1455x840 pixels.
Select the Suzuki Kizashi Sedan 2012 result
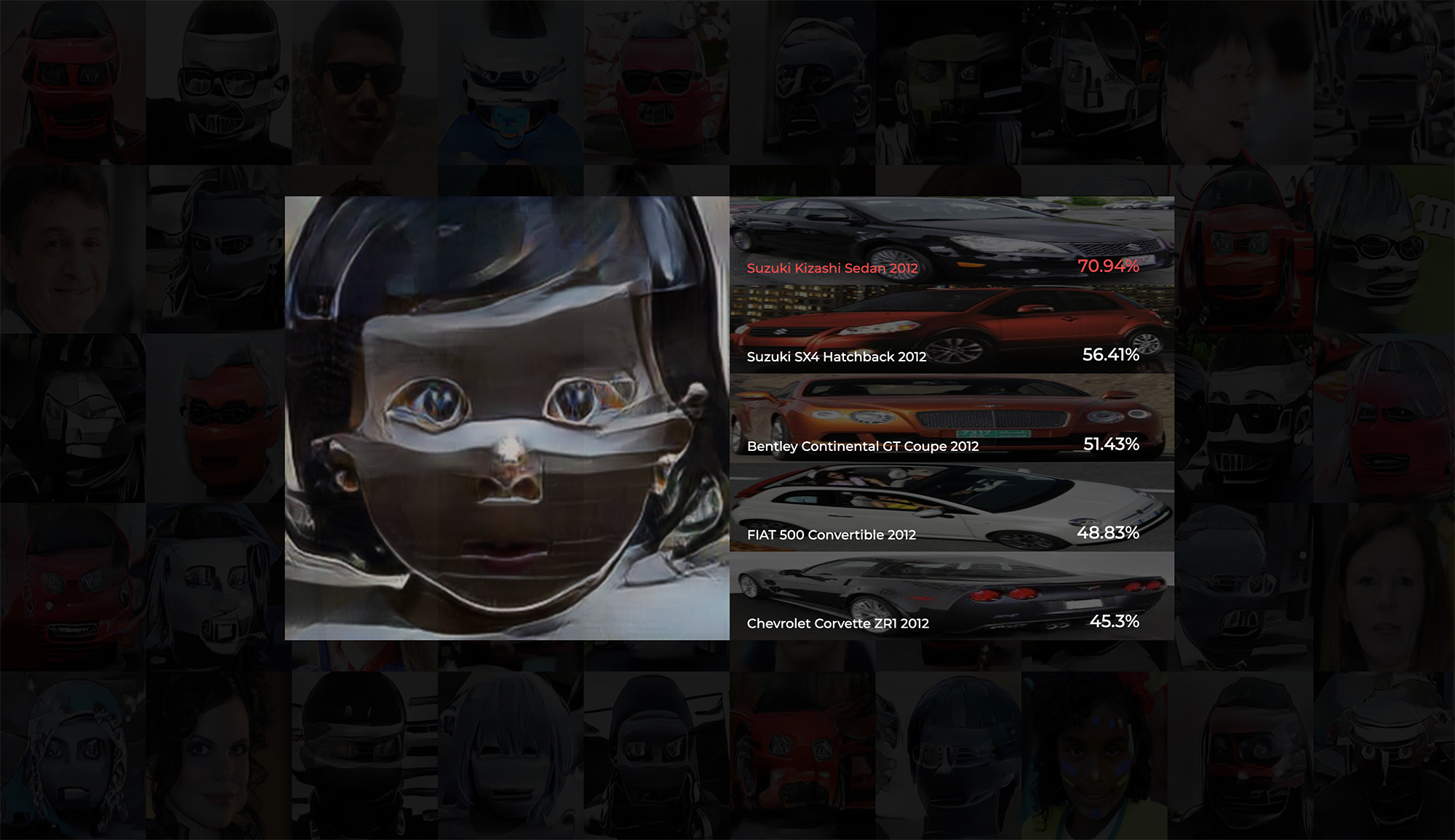click(952, 241)
